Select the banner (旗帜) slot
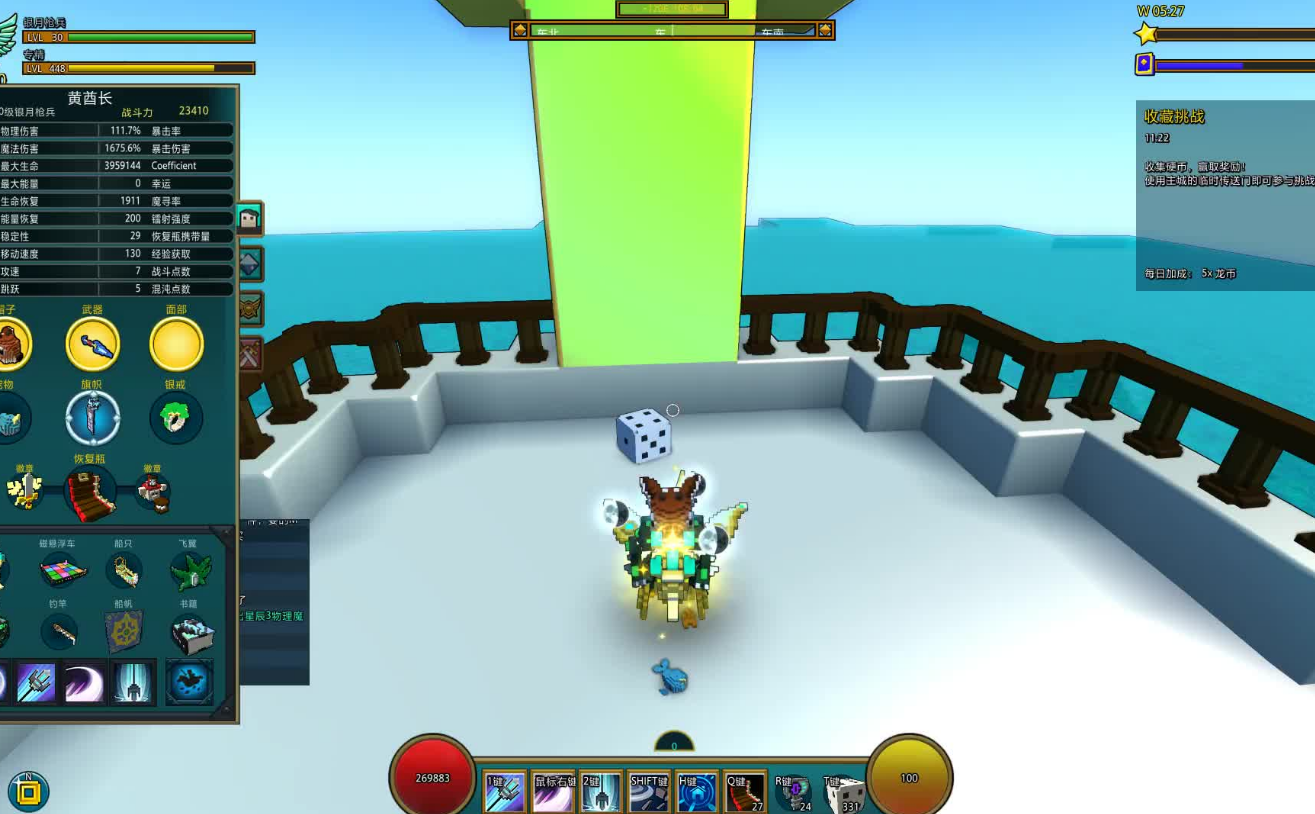Screen dimensions: 1315x814 tap(93, 418)
